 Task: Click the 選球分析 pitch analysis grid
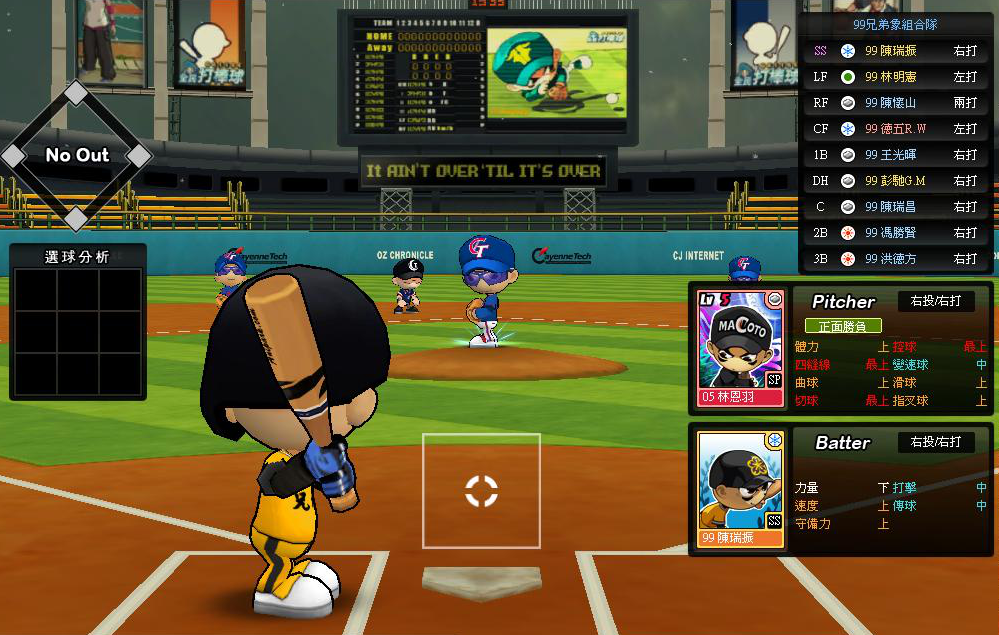[78, 330]
